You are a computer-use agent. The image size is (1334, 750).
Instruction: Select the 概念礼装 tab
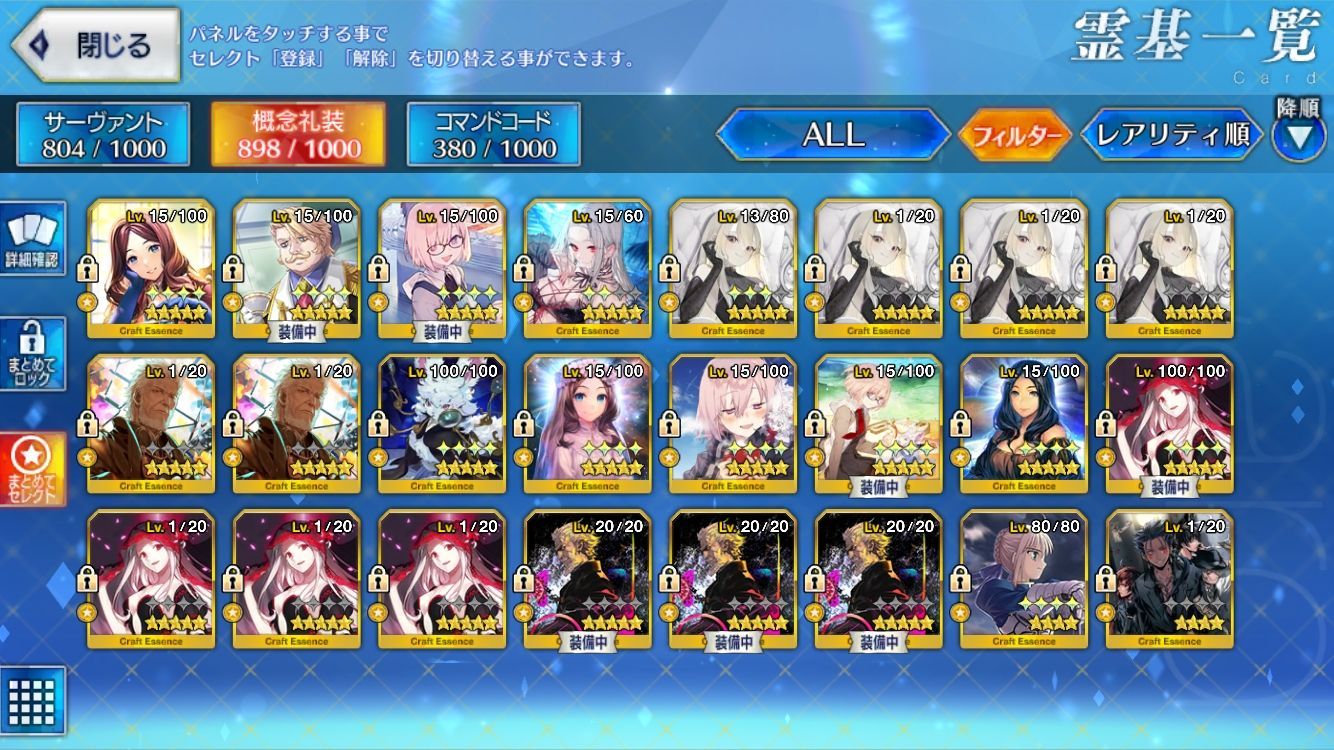click(298, 135)
